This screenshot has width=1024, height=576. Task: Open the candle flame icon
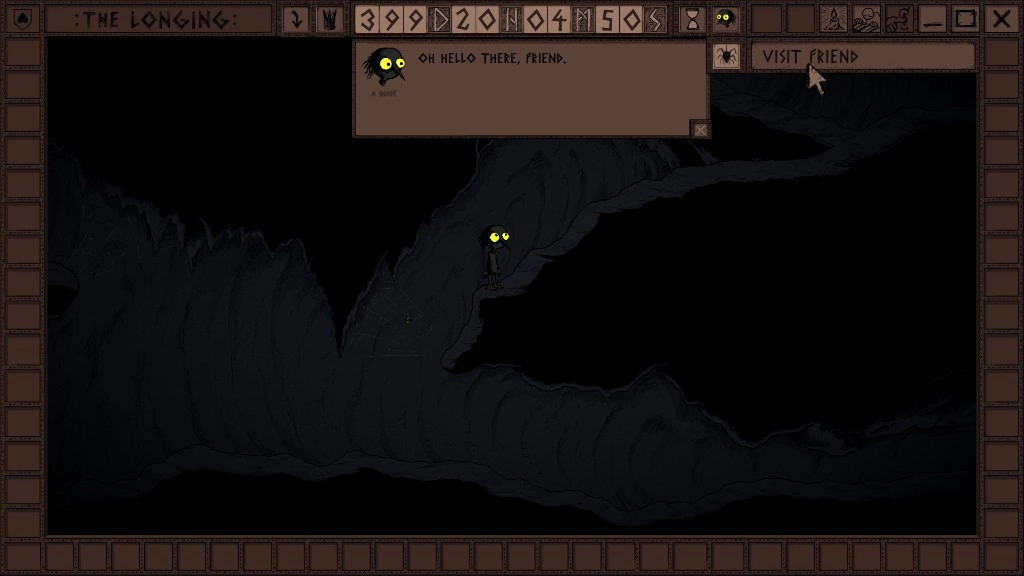pos(832,19)
